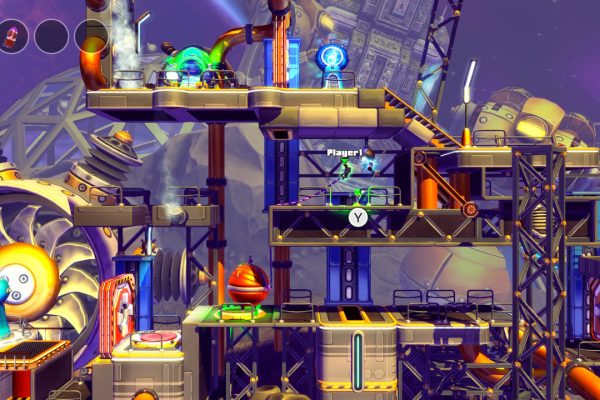Viewport: 600px width, 400px height.
Task: Select the HUD slot holding the red item
Action: 13,37
